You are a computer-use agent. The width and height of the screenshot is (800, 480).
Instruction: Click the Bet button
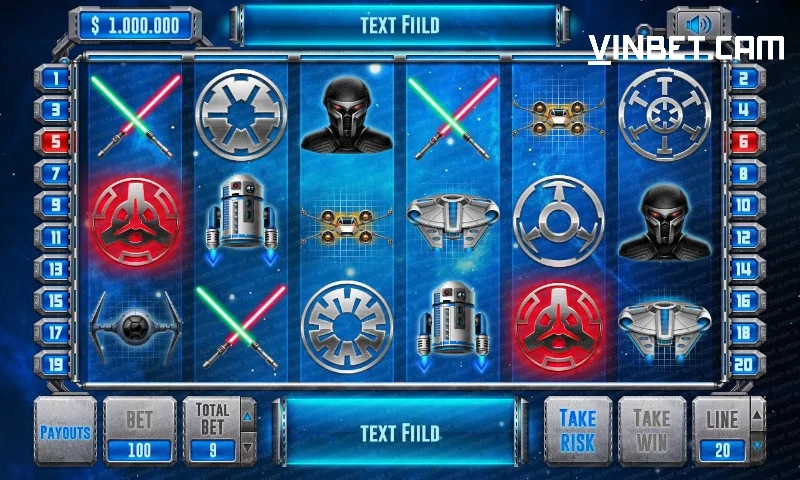pos(139,431)
